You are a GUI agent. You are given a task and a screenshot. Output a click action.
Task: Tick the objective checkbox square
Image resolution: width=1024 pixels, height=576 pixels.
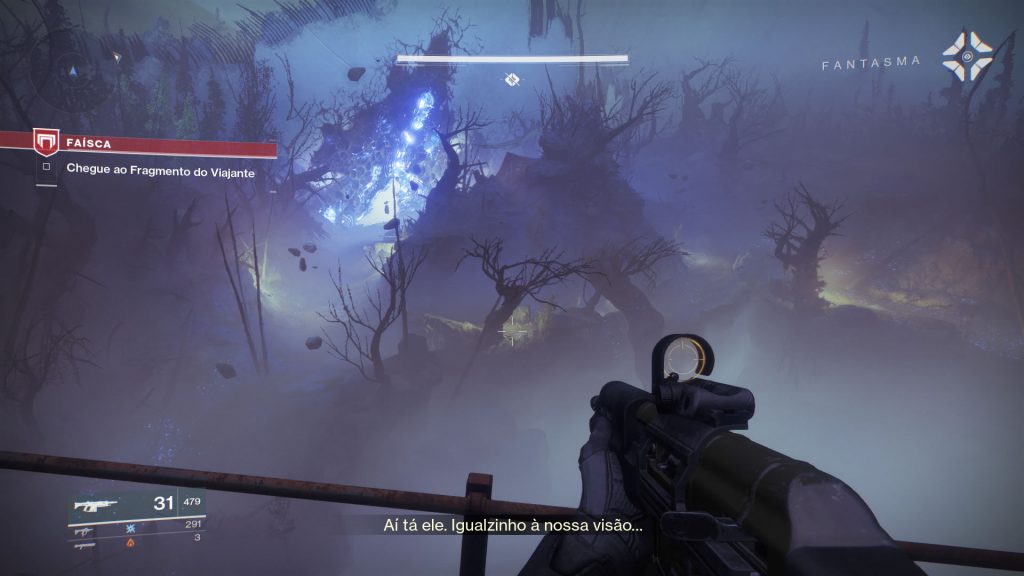[x=45, y=169]
